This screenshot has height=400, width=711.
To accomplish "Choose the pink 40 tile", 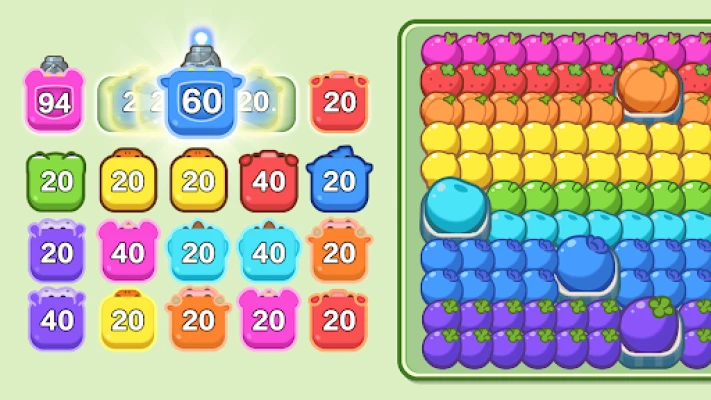I will pyautogui.click(x=127, y=251).
